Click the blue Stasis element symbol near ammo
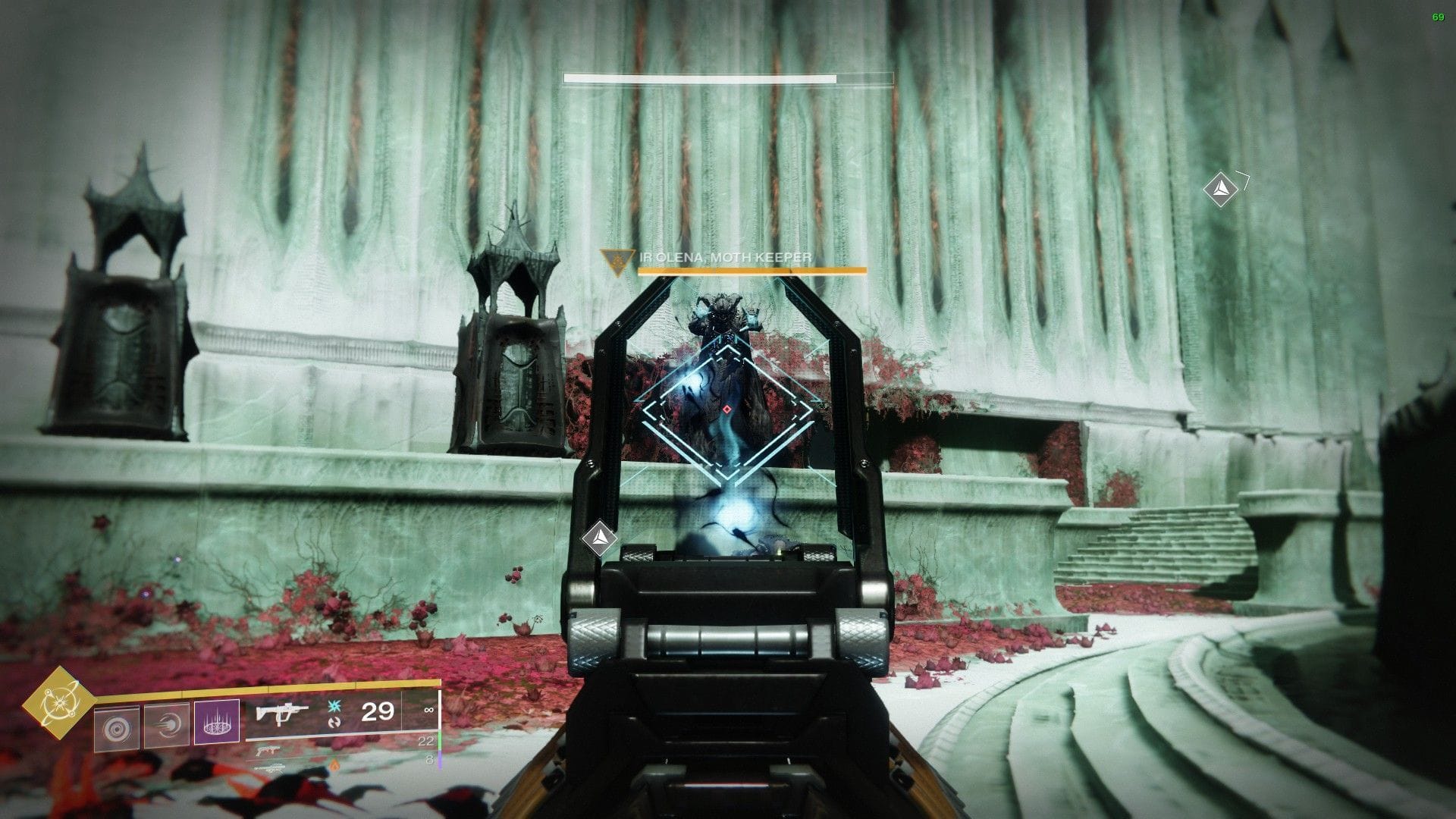The image size is (1456, 819). [x=334, y=707]
